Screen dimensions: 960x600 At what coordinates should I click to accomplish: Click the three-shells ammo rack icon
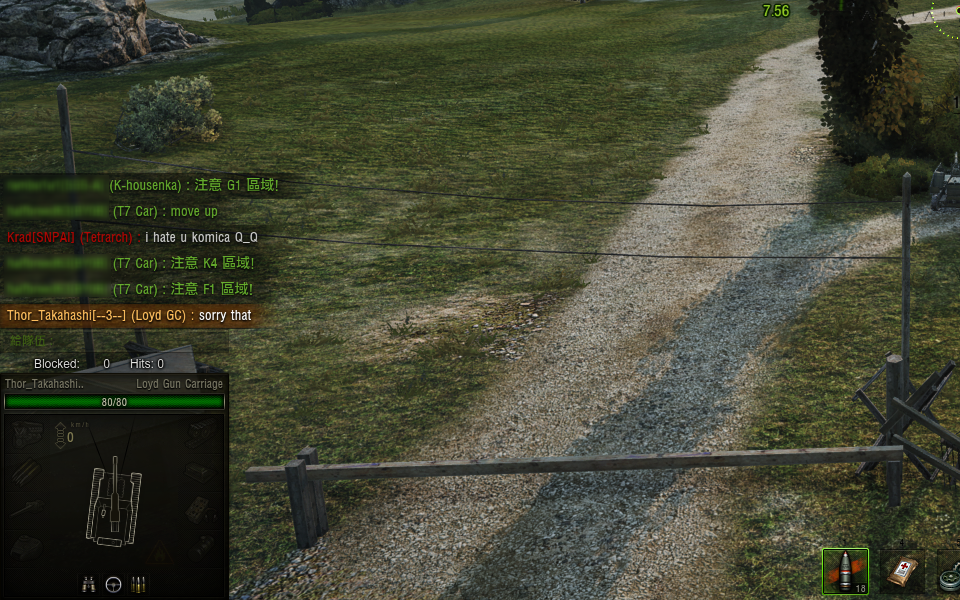[140, 582]
